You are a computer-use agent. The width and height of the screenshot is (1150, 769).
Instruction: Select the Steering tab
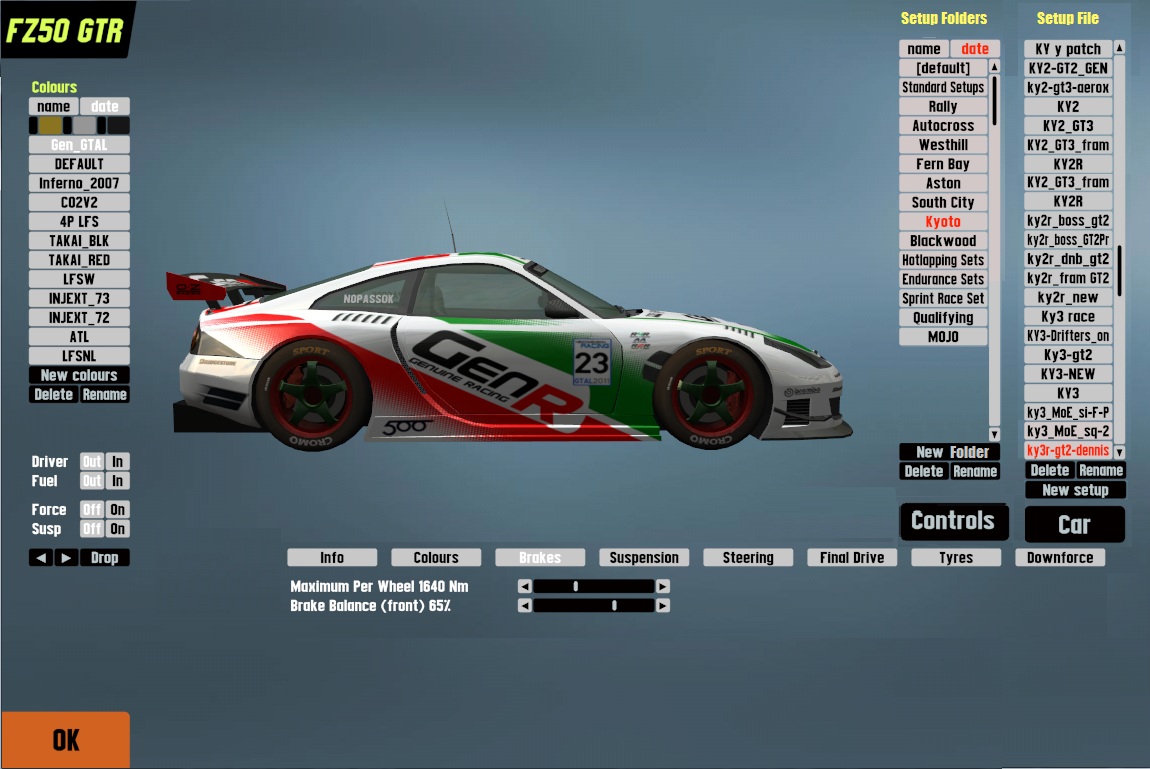coord(748,558)
